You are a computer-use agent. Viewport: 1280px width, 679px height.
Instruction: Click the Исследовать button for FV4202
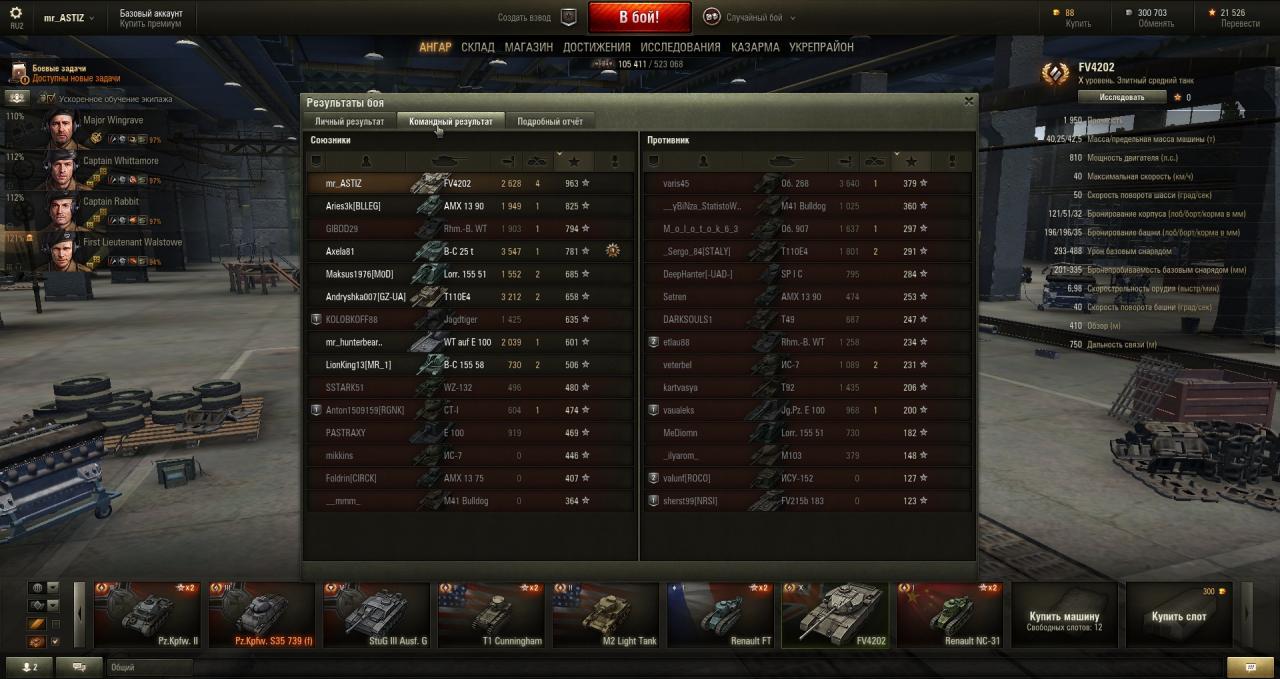tap(1122, 97)
